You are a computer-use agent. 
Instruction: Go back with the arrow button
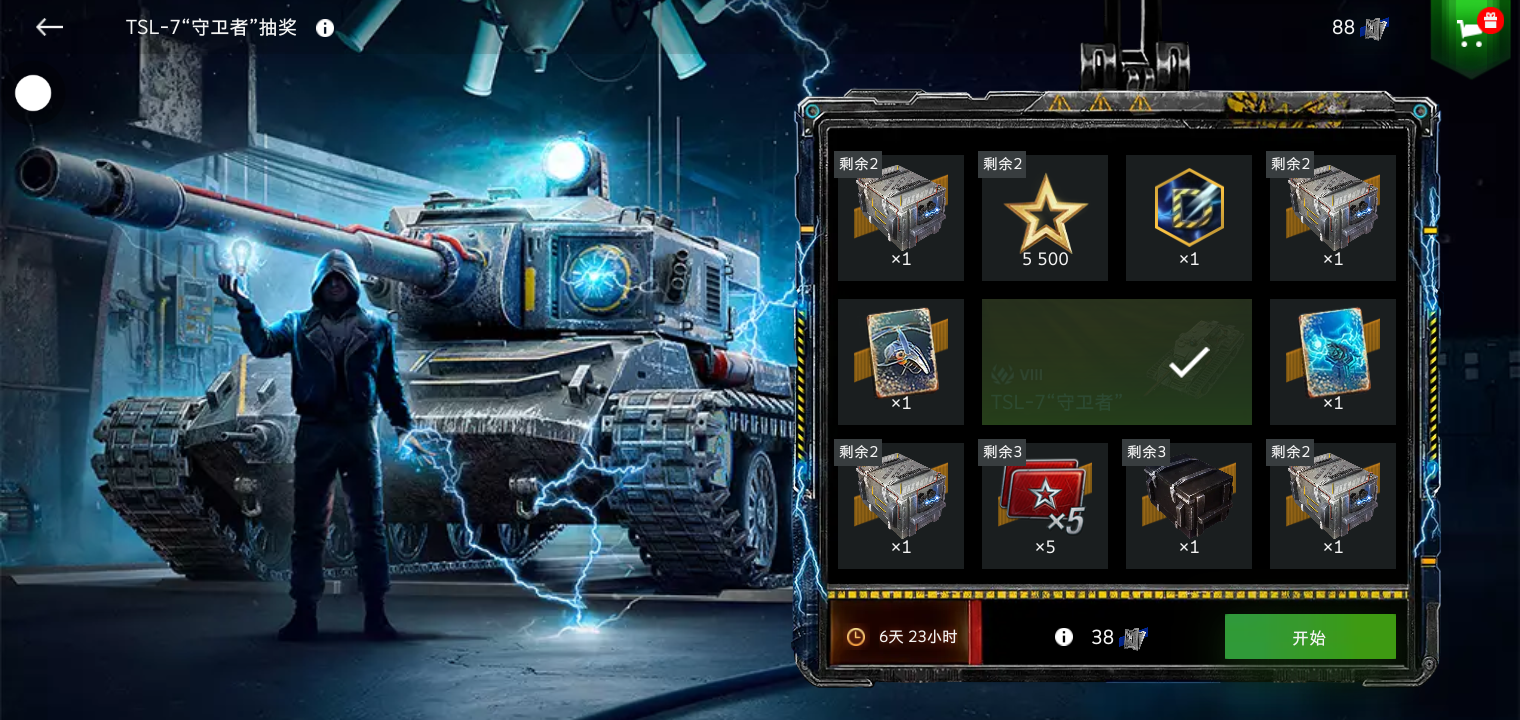(49, 28)
